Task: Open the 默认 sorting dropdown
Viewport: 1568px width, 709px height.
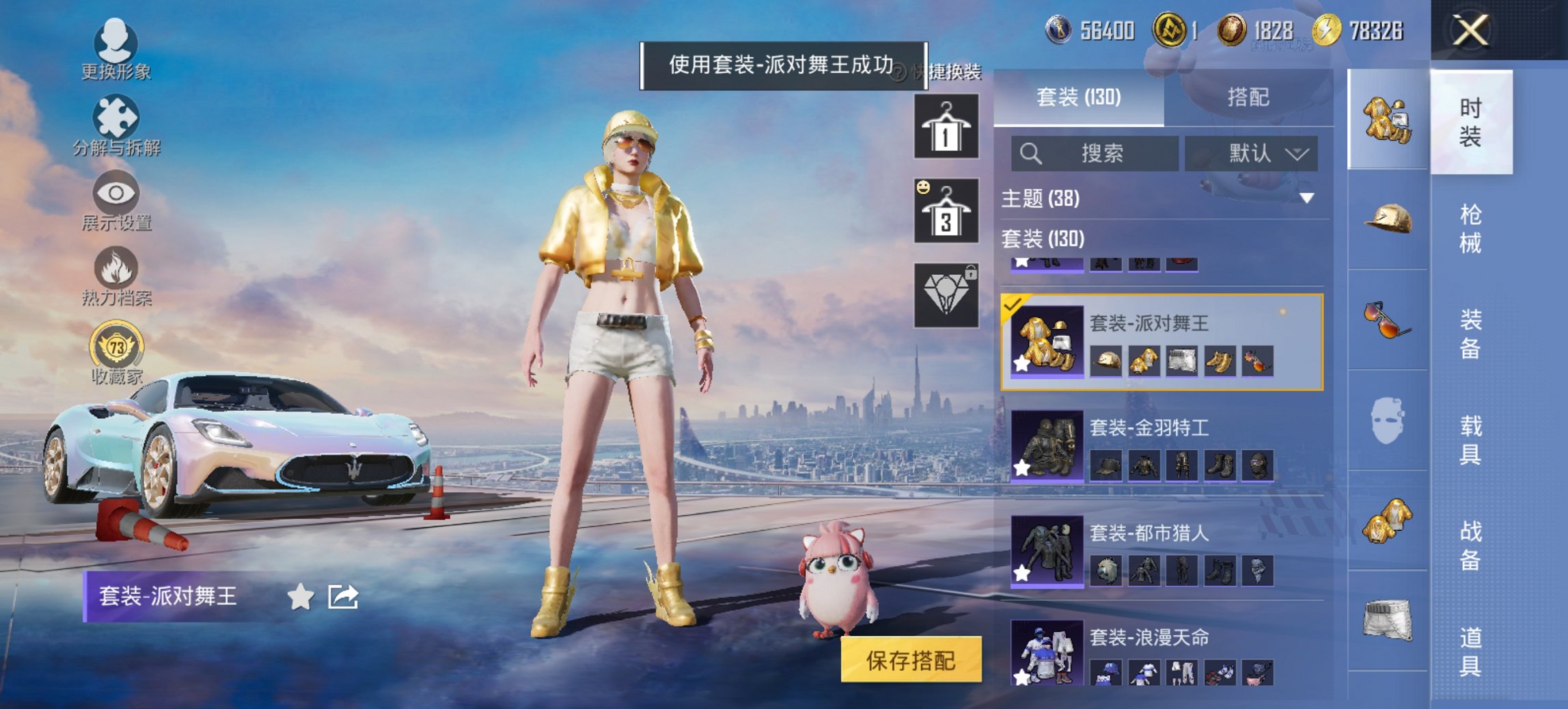Action: 1252,154
